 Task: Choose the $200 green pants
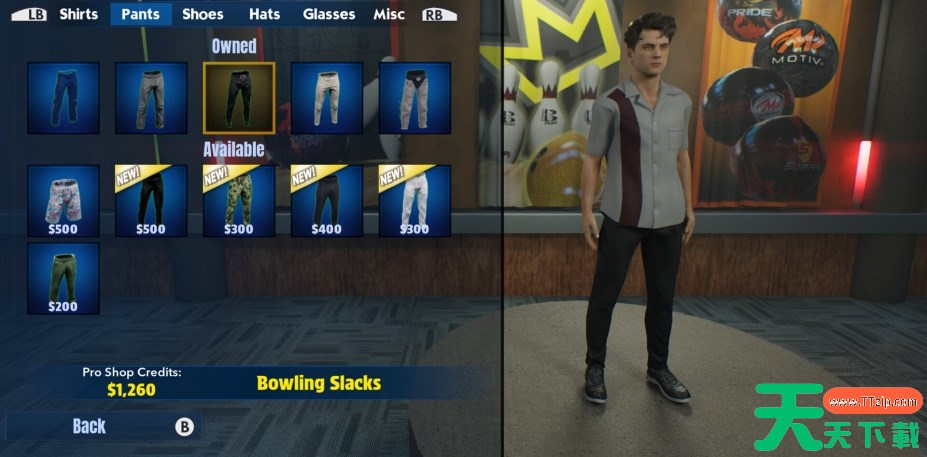(63, 278)
